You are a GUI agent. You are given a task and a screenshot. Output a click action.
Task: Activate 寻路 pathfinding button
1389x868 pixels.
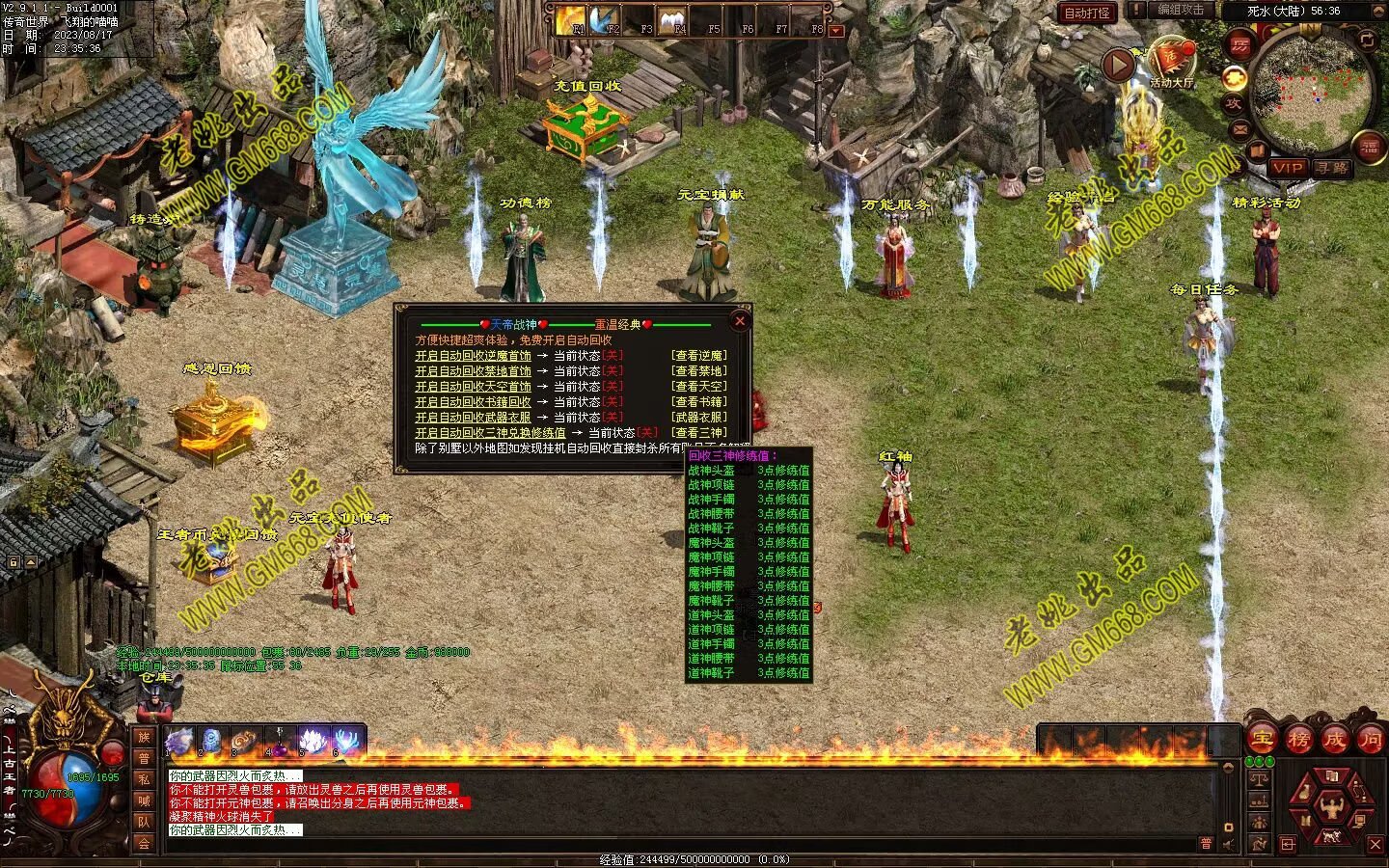[x=1331, y=168]
